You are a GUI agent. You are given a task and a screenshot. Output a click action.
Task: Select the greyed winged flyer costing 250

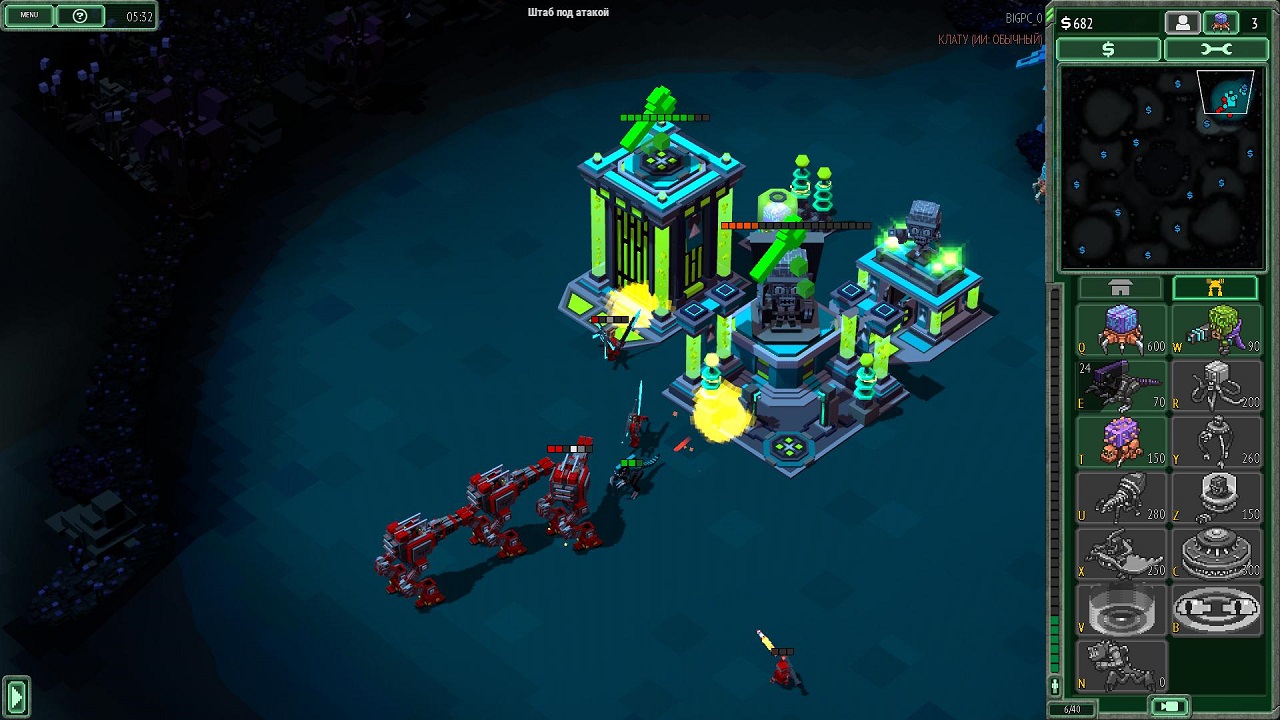[x=1121, y=554]
